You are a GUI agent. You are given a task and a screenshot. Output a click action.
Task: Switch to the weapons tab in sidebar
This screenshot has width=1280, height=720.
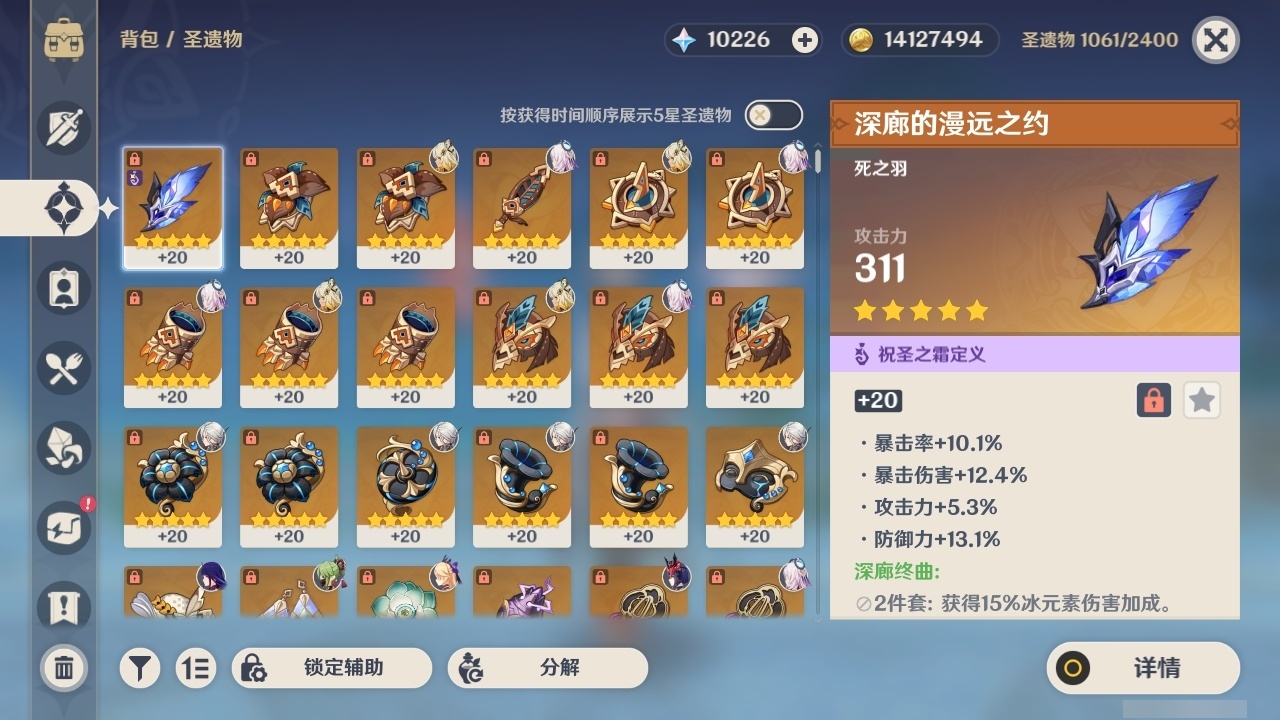(62, 128)
